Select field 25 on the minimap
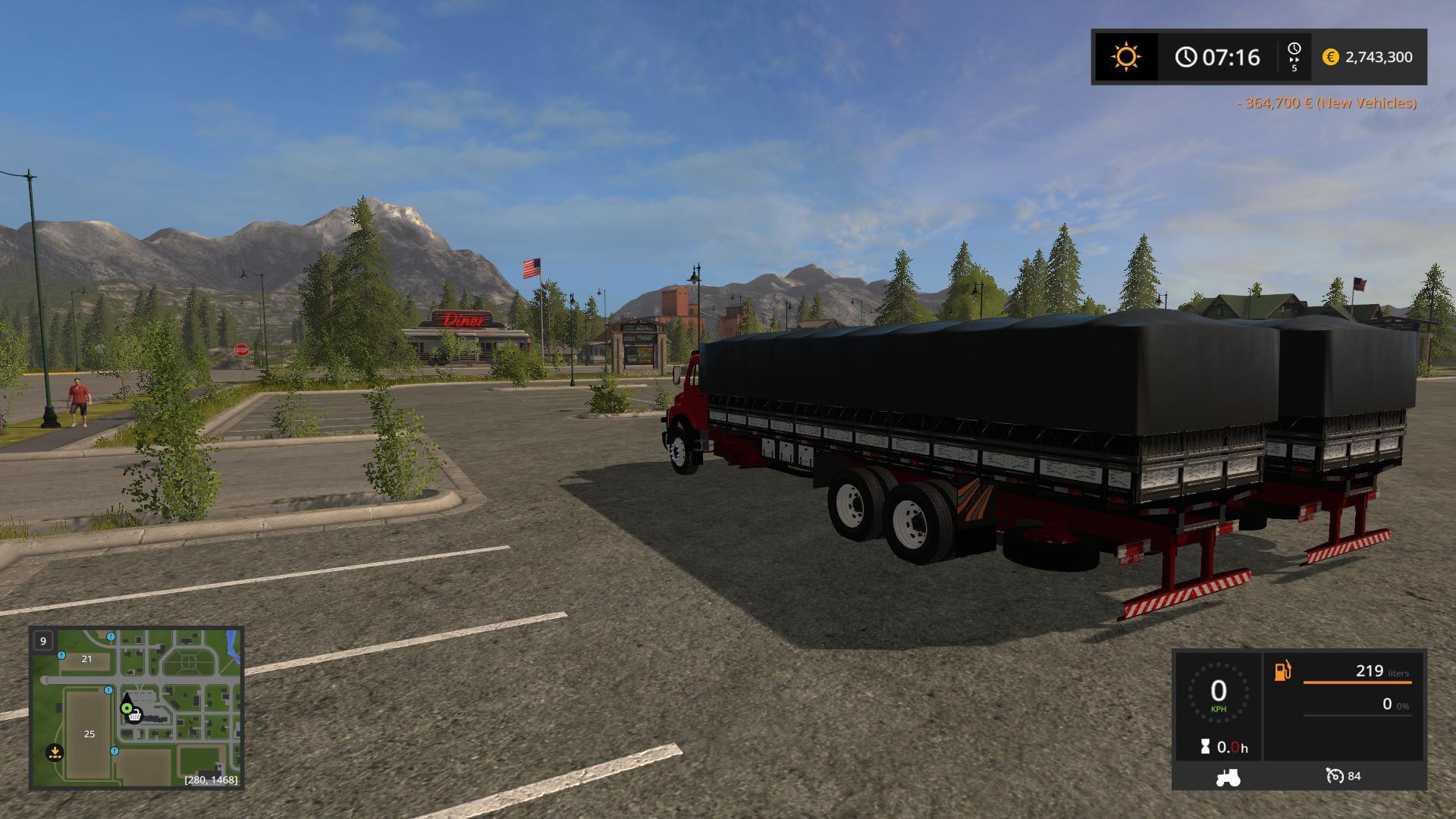 pyautogui.click(x=89, y=733)
